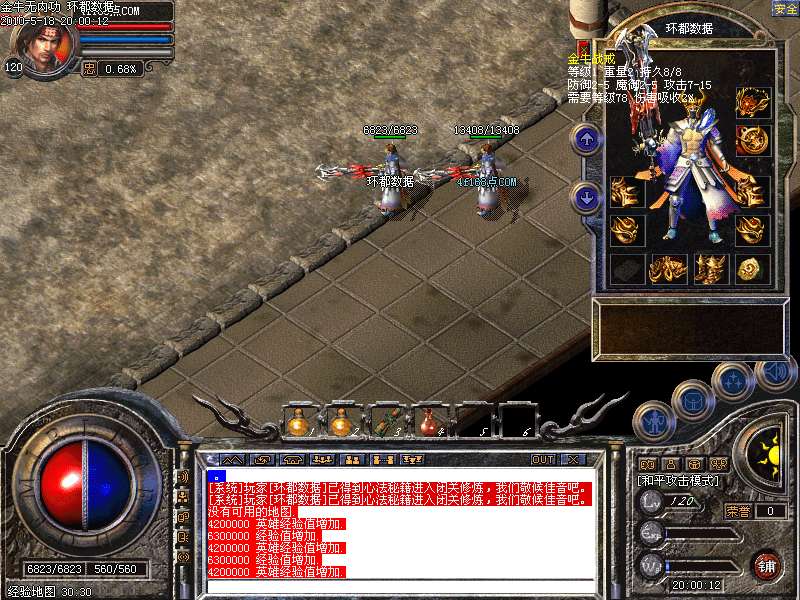
Task: Toggle sound with the speaker button
Action: (x=775, y=373)
